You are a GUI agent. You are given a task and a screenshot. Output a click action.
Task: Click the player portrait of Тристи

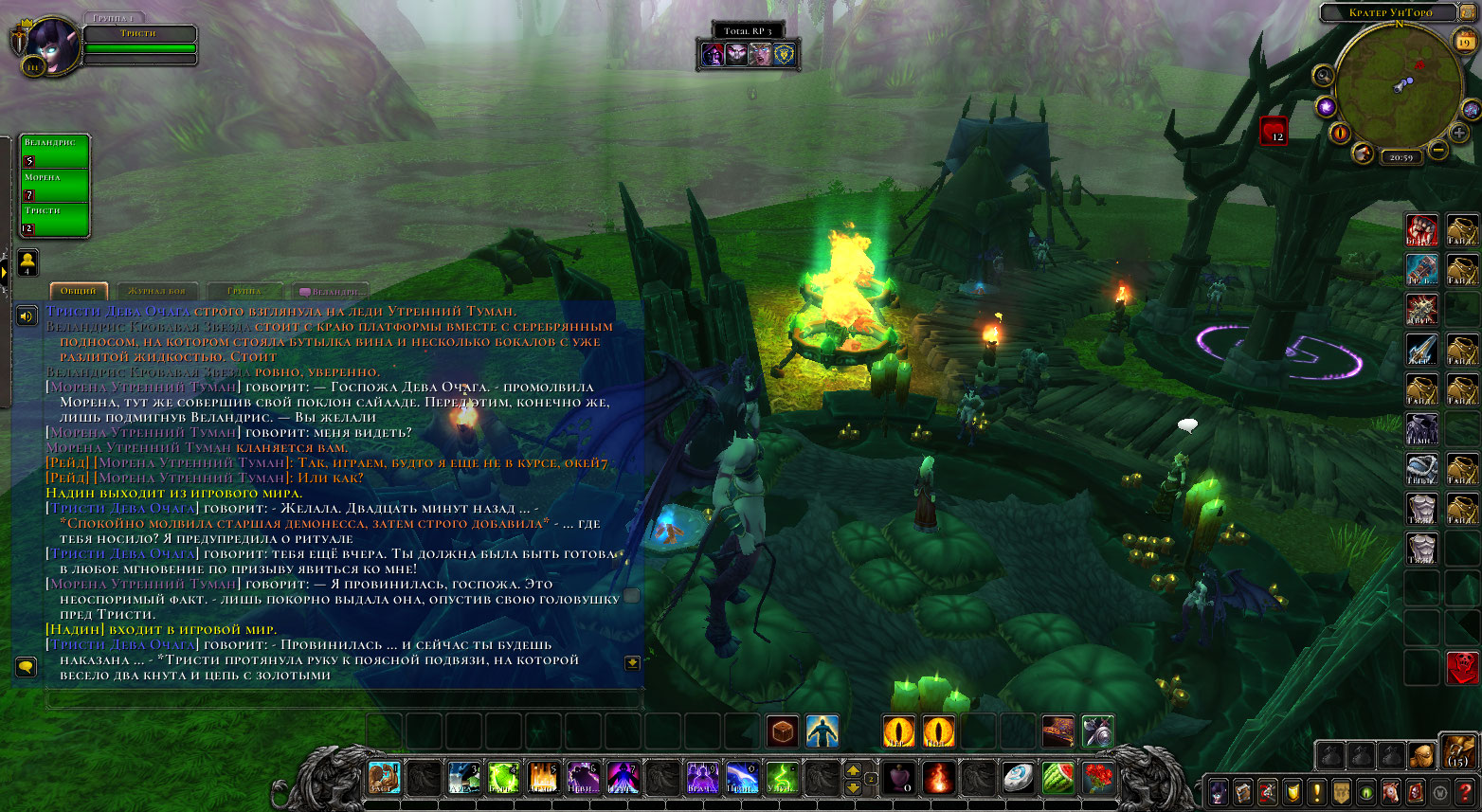click(x=48, y=44)
